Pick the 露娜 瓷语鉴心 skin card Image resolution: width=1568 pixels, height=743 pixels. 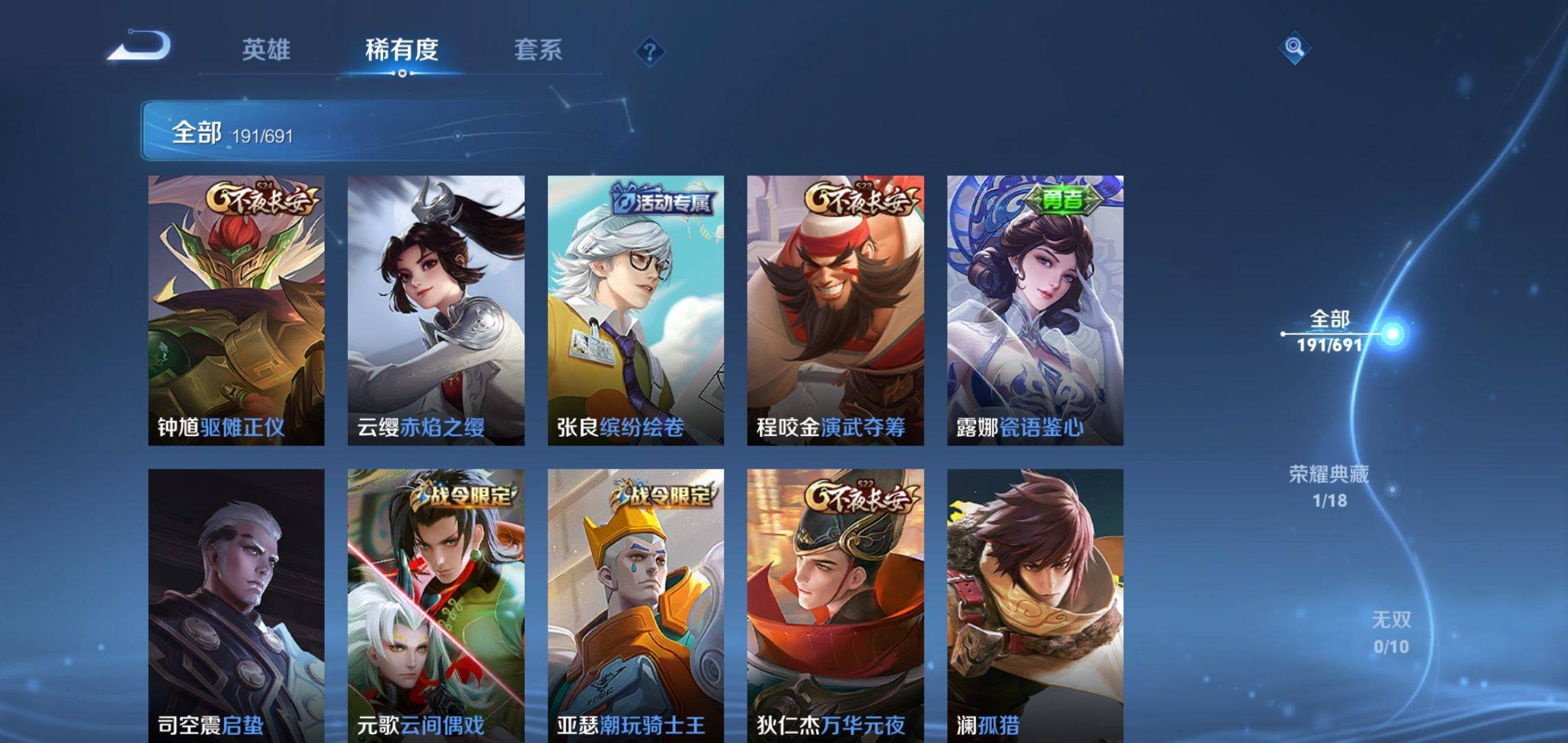(x=1035, y=310)
